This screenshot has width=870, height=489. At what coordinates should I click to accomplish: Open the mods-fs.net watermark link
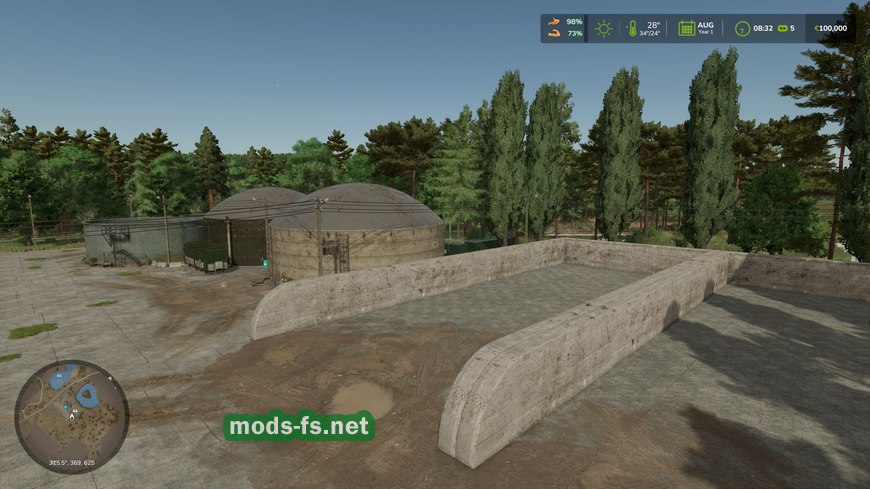[x=299, y=427]
